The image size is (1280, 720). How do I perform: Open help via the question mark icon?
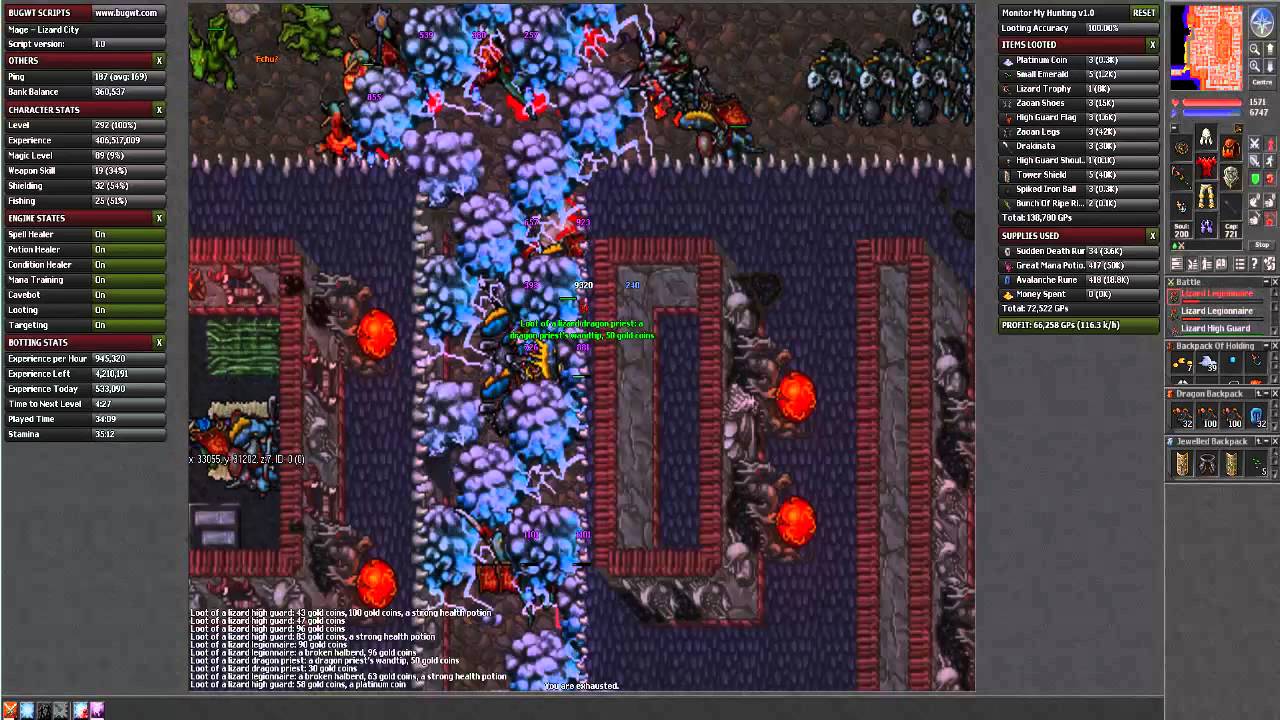(x=1254, y=262)
